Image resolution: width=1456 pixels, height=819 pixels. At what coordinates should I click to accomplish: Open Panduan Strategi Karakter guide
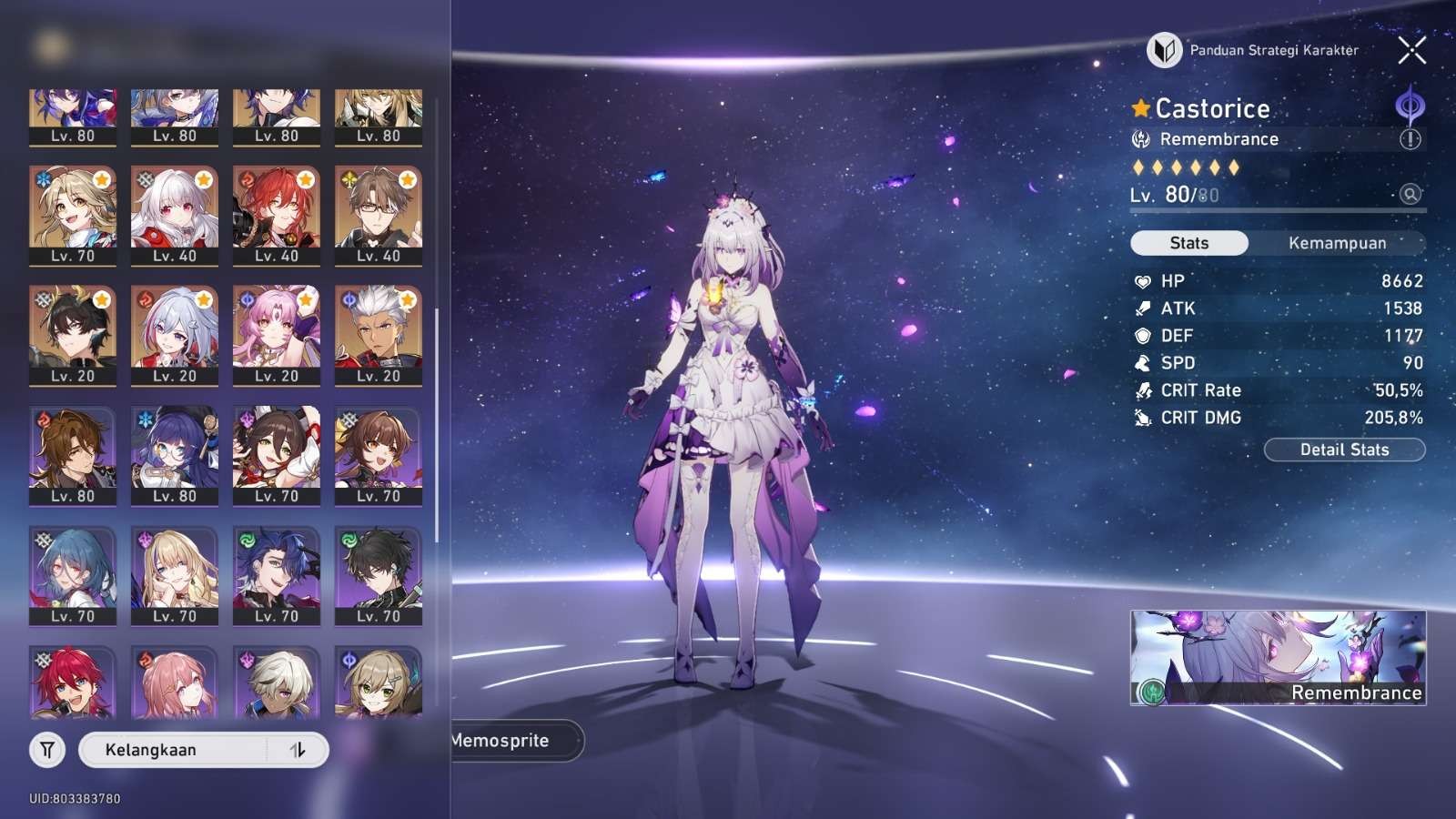click(1254, 51)
